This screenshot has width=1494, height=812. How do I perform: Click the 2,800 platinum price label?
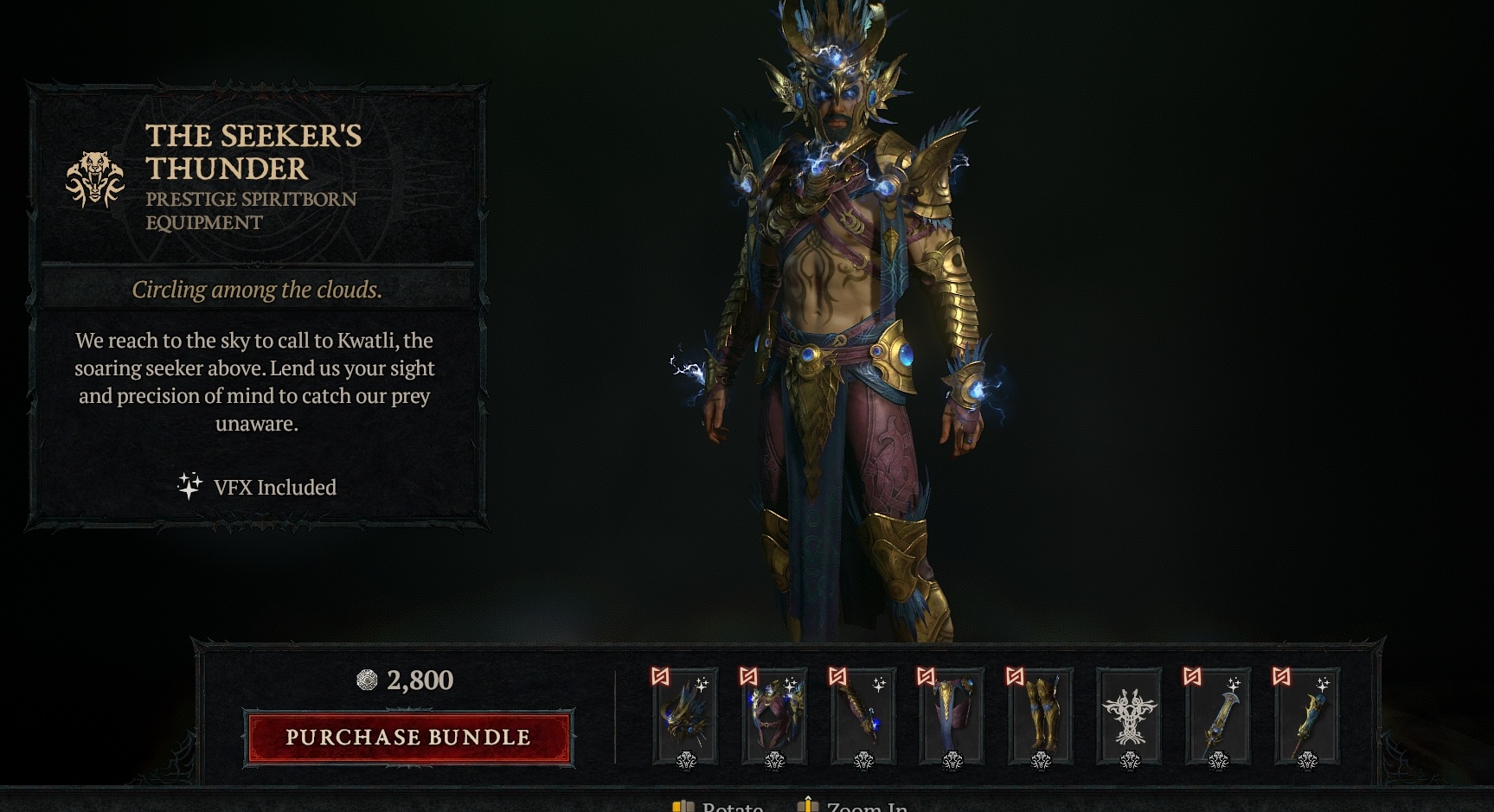(x=420, y=681)
